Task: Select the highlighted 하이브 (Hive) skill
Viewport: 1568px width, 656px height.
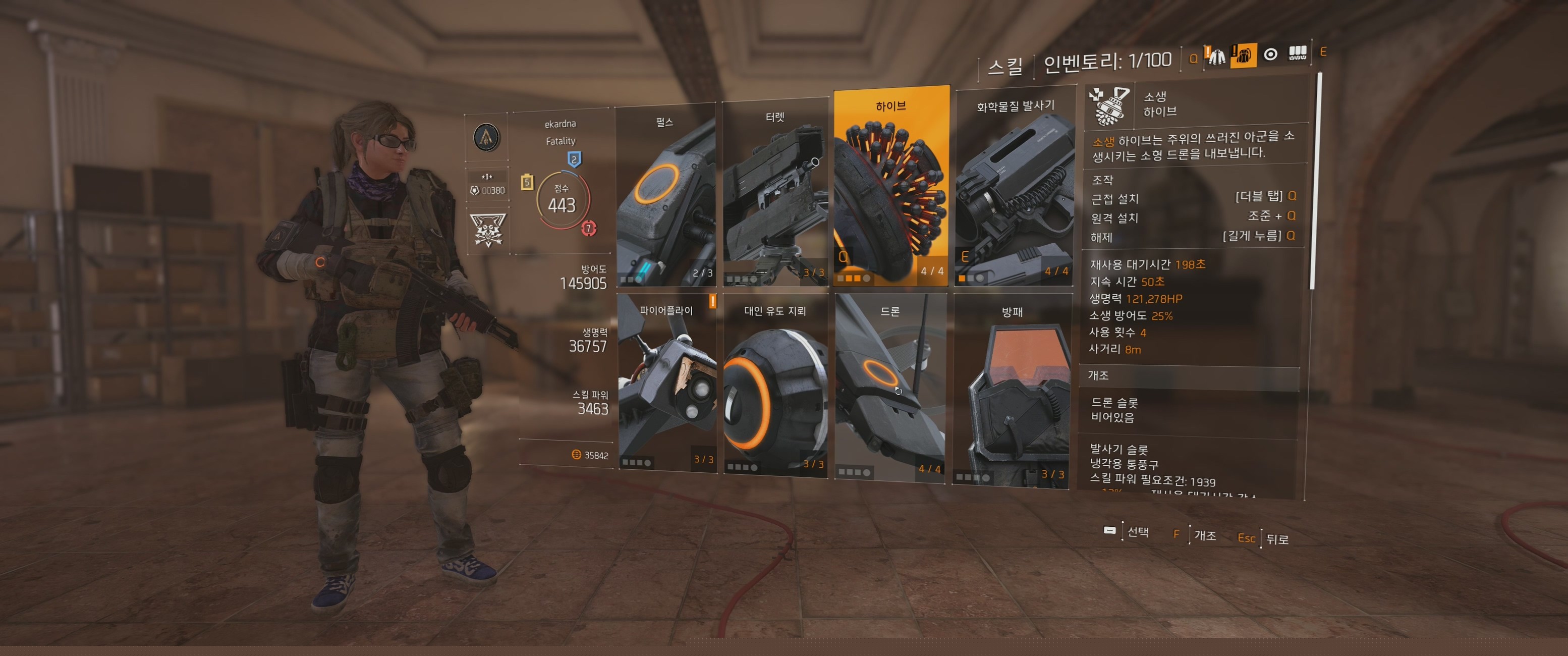Action: point(891,188)
